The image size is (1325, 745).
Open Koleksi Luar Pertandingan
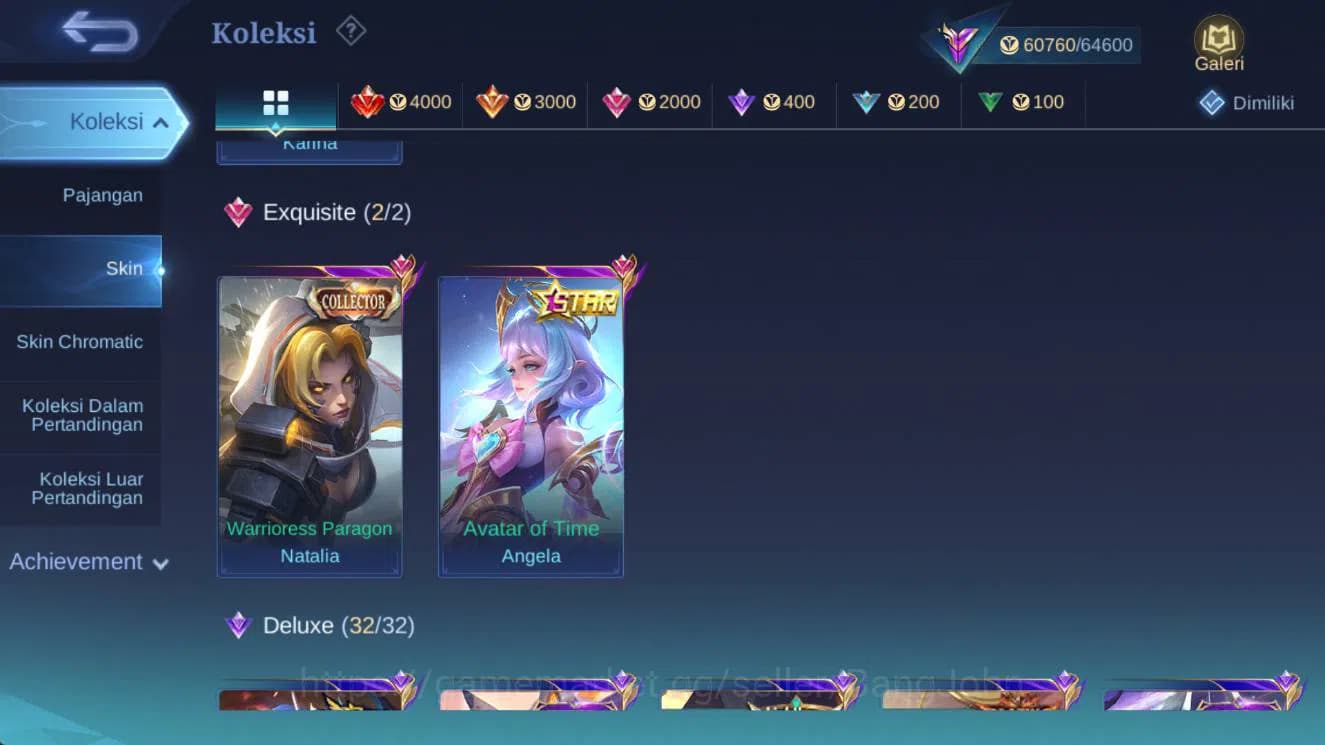(80, 489)
